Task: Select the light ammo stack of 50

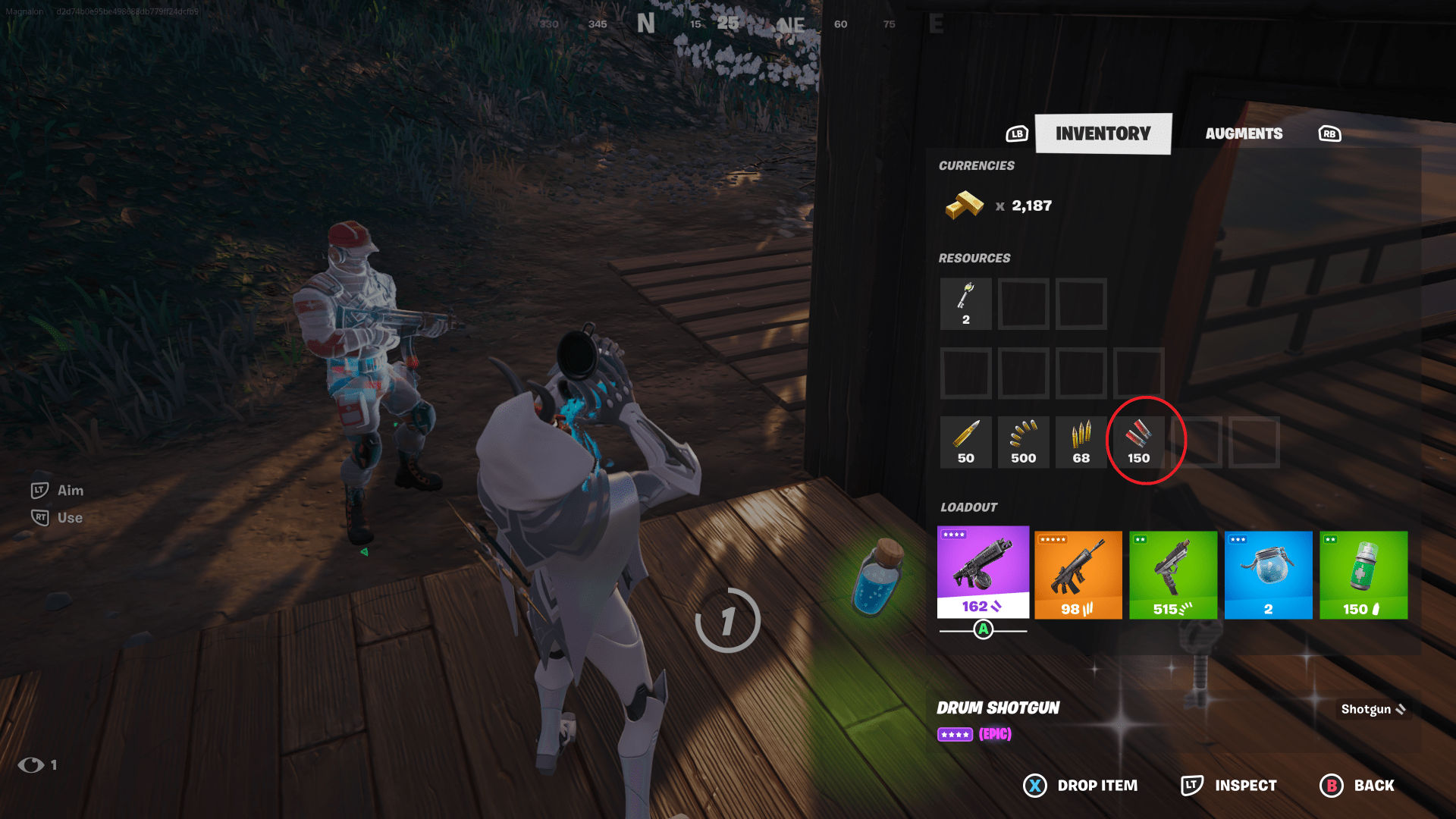Action: [x=965, y=442]
